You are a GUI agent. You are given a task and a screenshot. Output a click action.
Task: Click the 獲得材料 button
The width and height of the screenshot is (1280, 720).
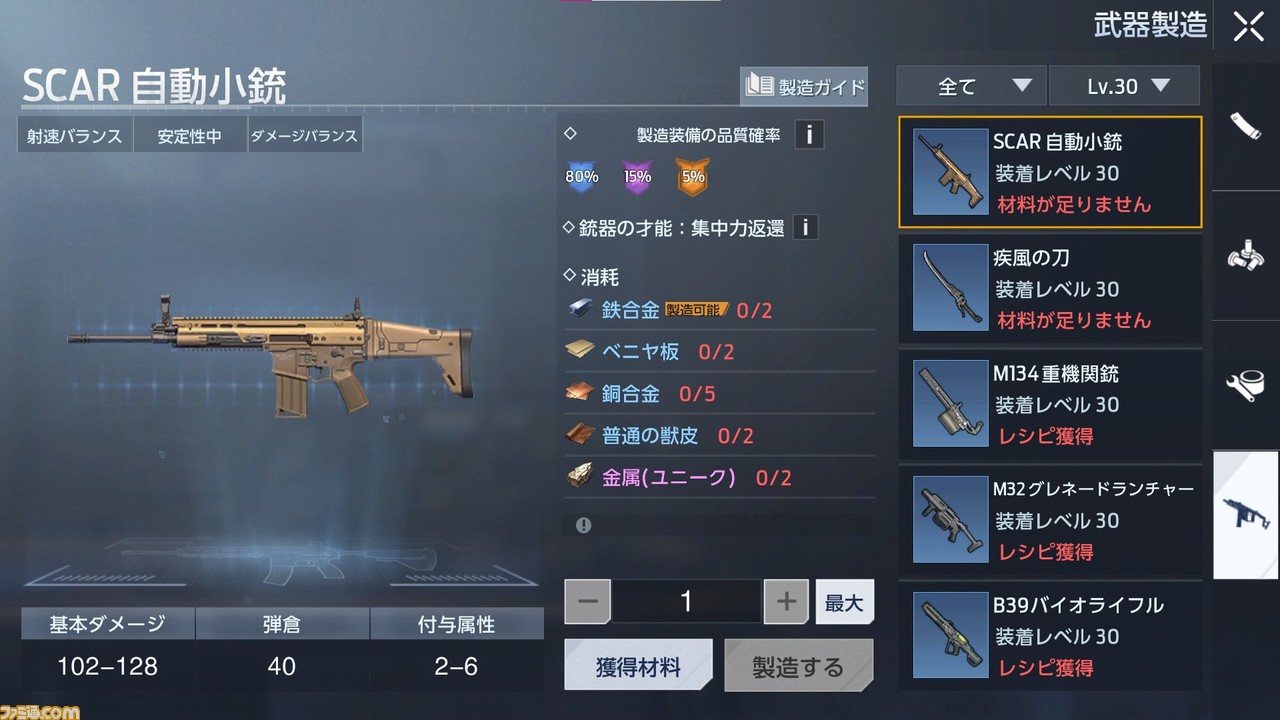(639, 663)
